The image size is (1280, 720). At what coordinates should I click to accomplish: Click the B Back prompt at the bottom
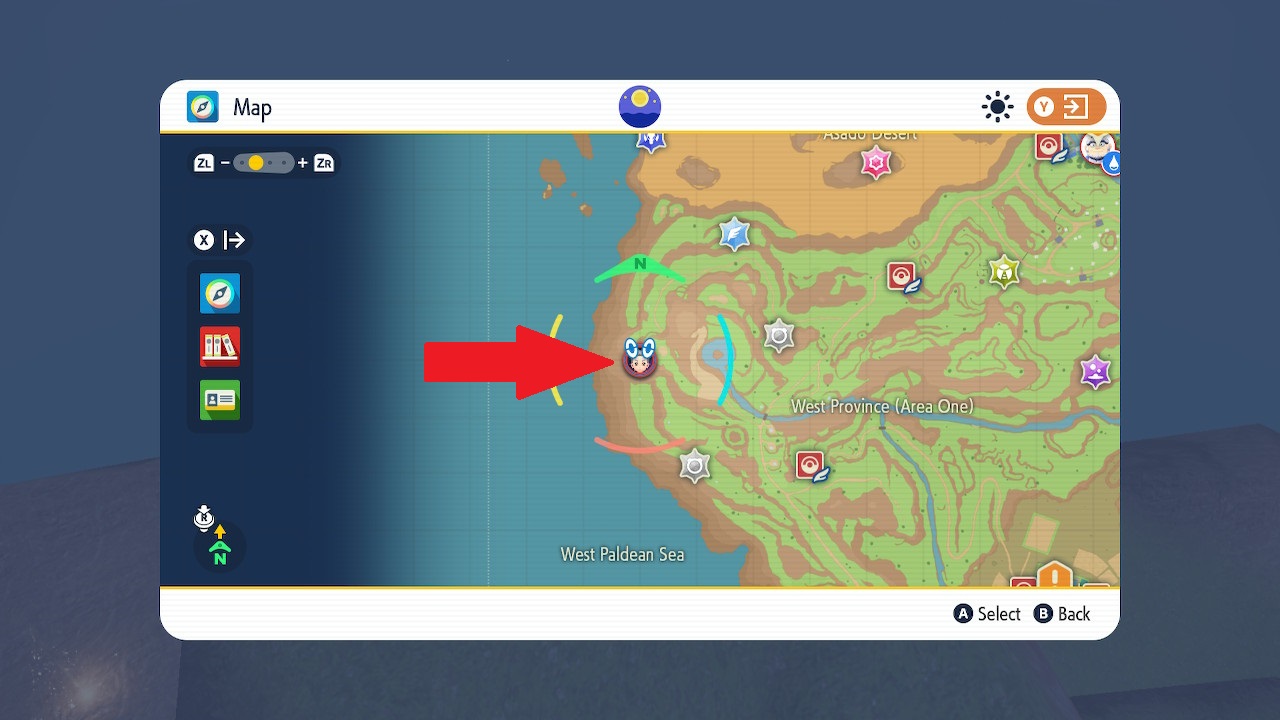(1062, 613)
